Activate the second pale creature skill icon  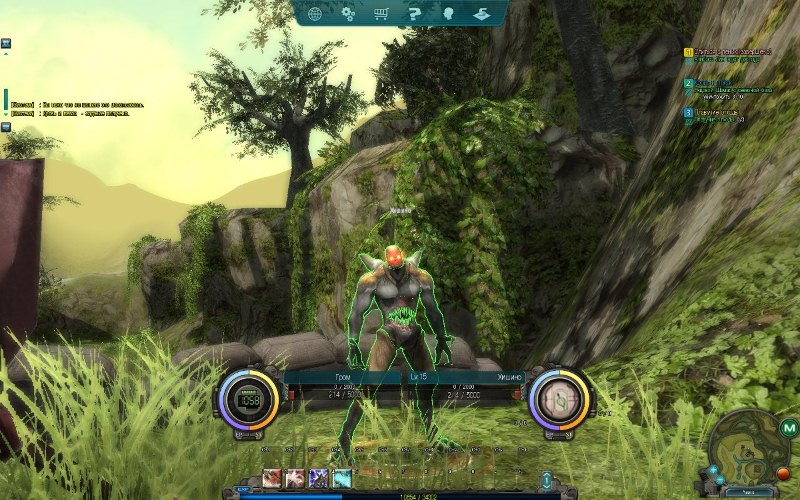295,478
